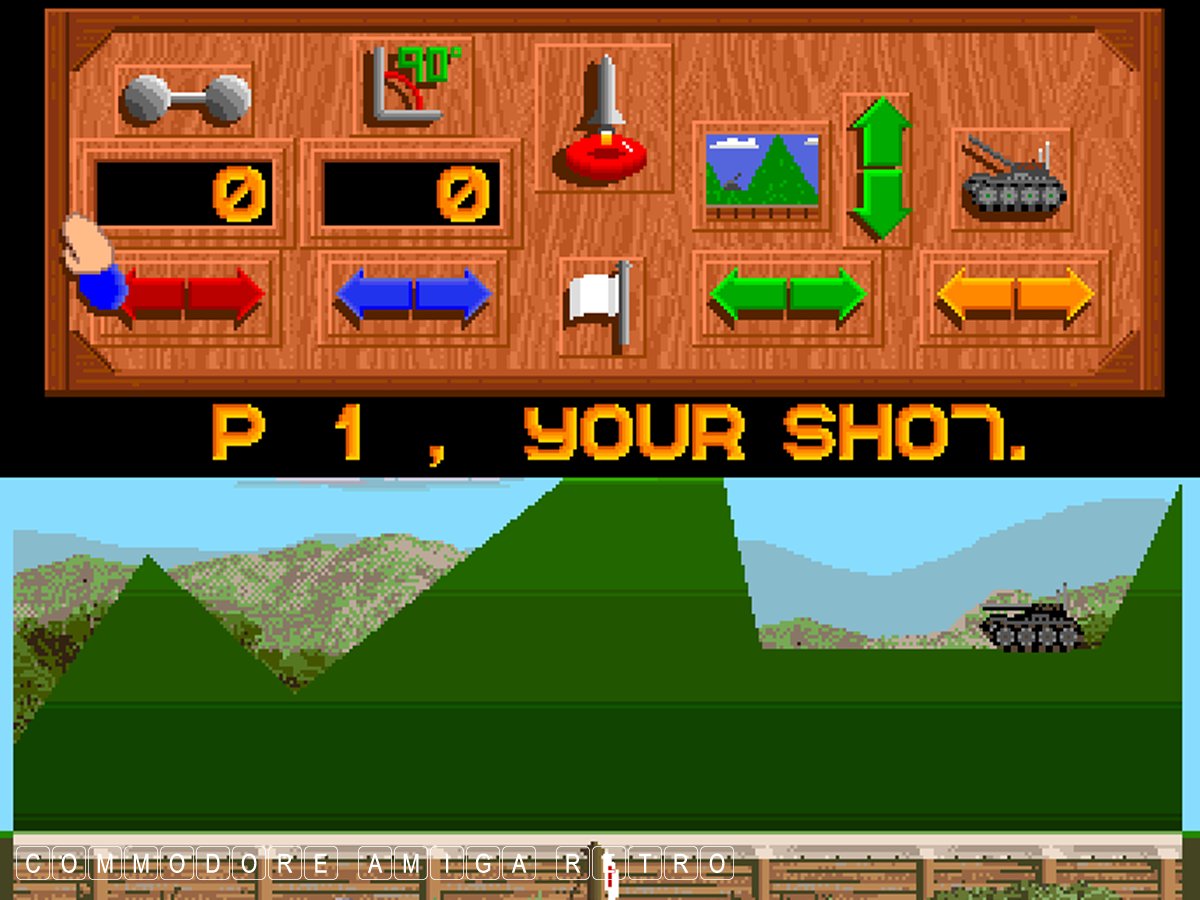
Task: Select the dumbbell power icon
Action: tap(185, 100)
